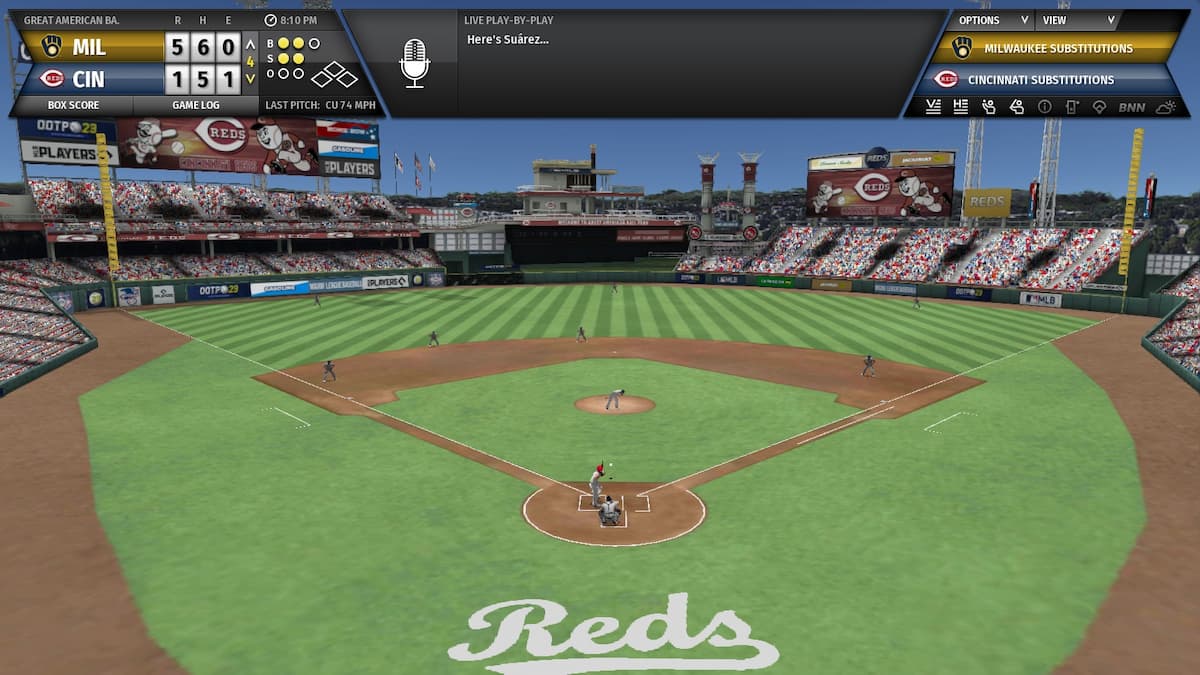Image resolution: width=1200 pixels, height=675 pixels.
Task: Open the BNN news button
Action: pos(1131,107)
